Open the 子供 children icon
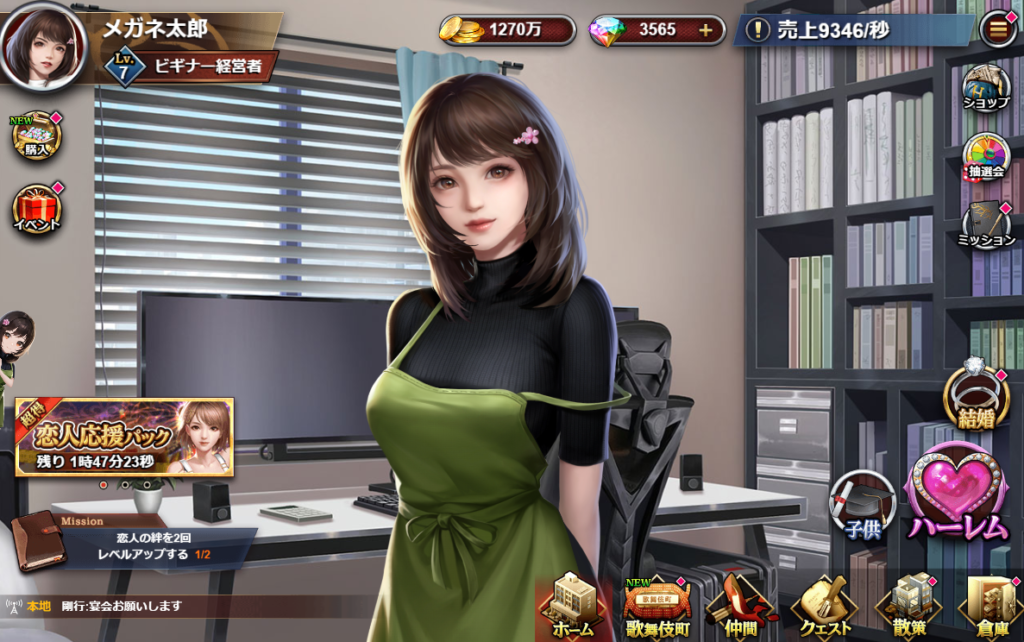The image size is (1024, 642). pos(862,506)
